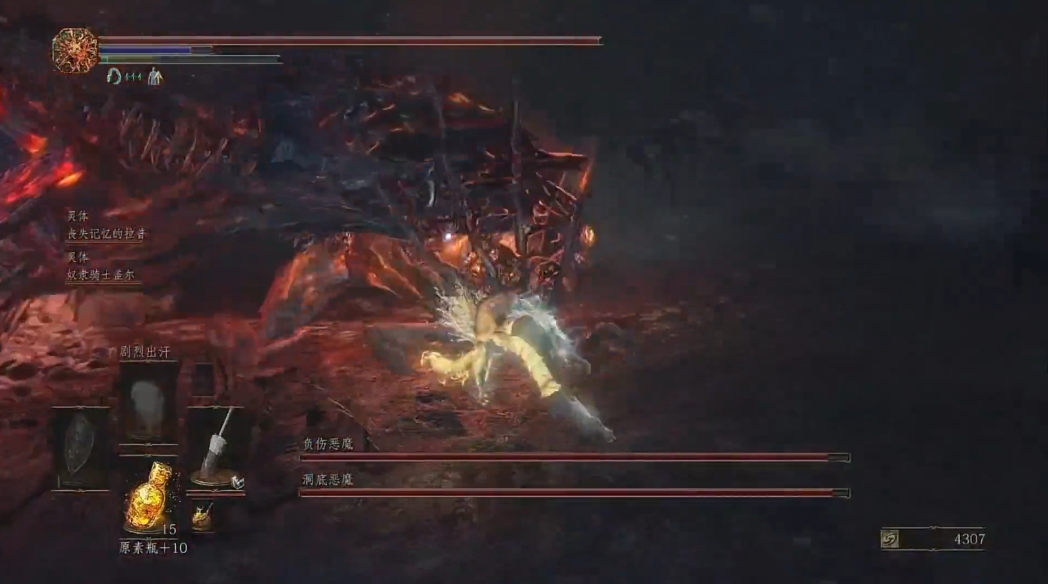Click the first phantom summon name entry
This screenshot has width=1048, height=584.
pos(106,233)
